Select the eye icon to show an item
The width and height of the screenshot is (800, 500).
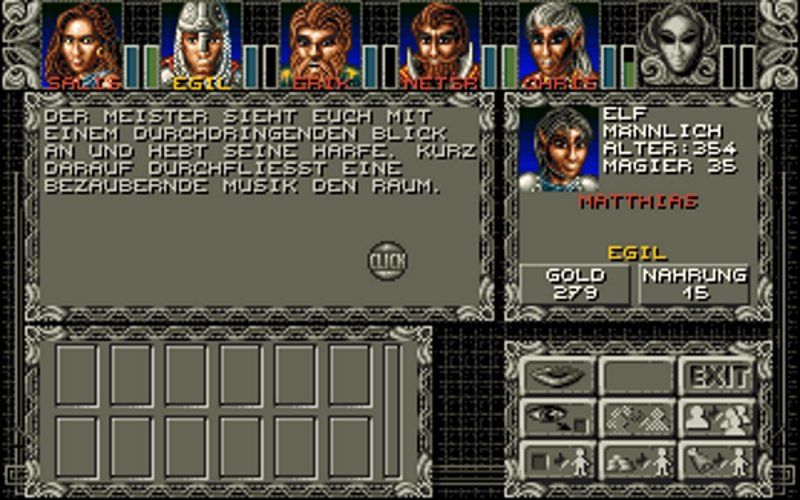point(557,419)
